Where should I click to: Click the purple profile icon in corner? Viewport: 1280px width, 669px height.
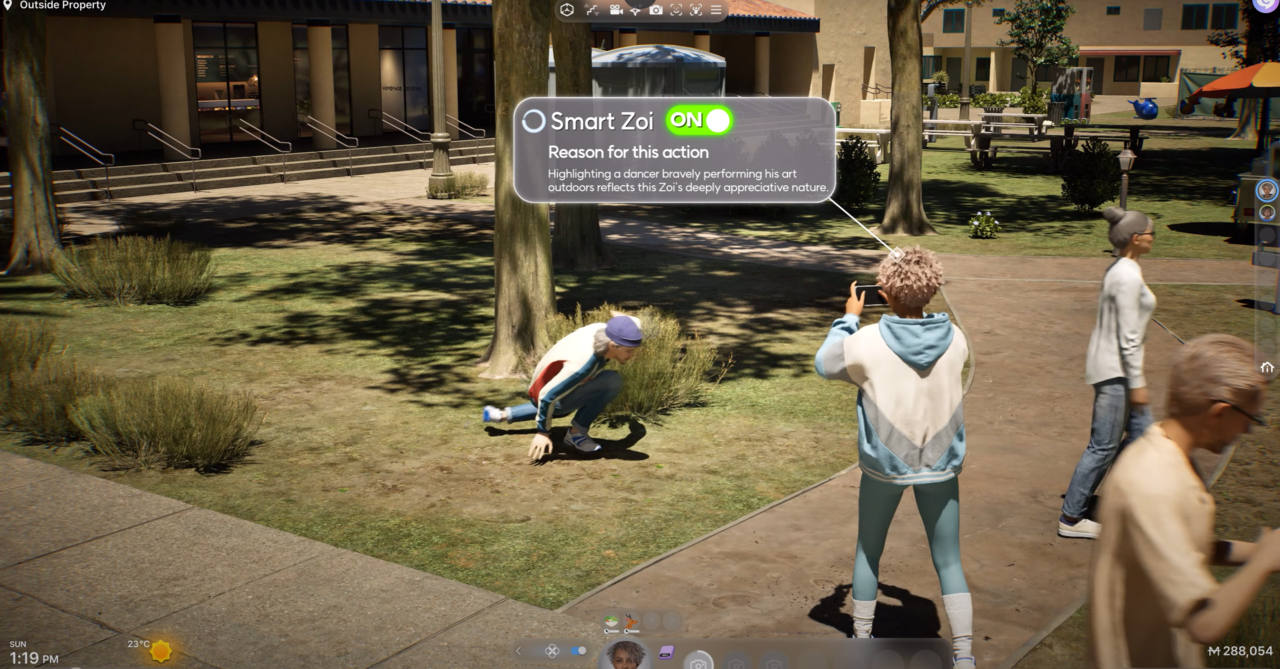[x=1264, y=5]
